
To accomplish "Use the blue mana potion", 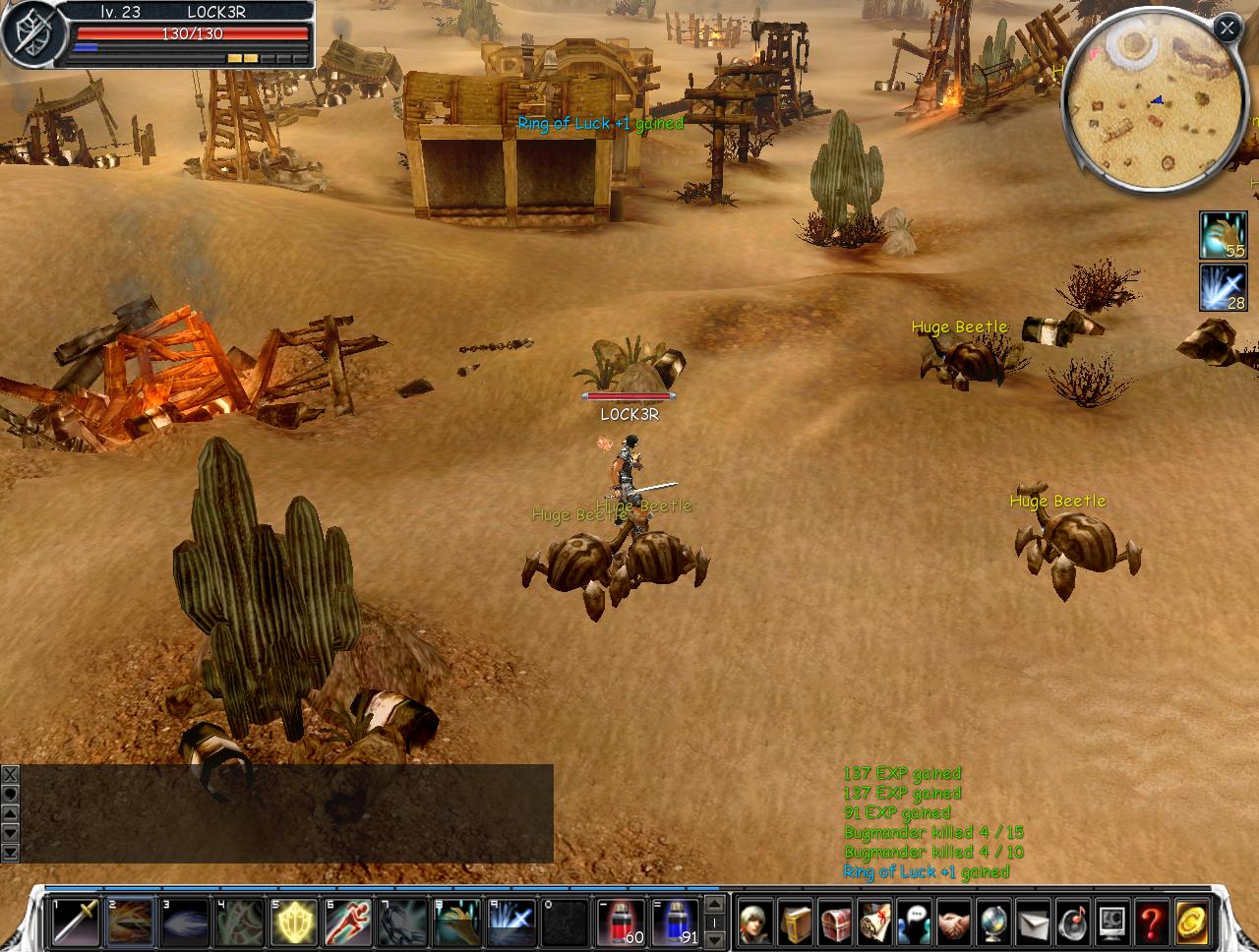I will click(x=676, y=922).
